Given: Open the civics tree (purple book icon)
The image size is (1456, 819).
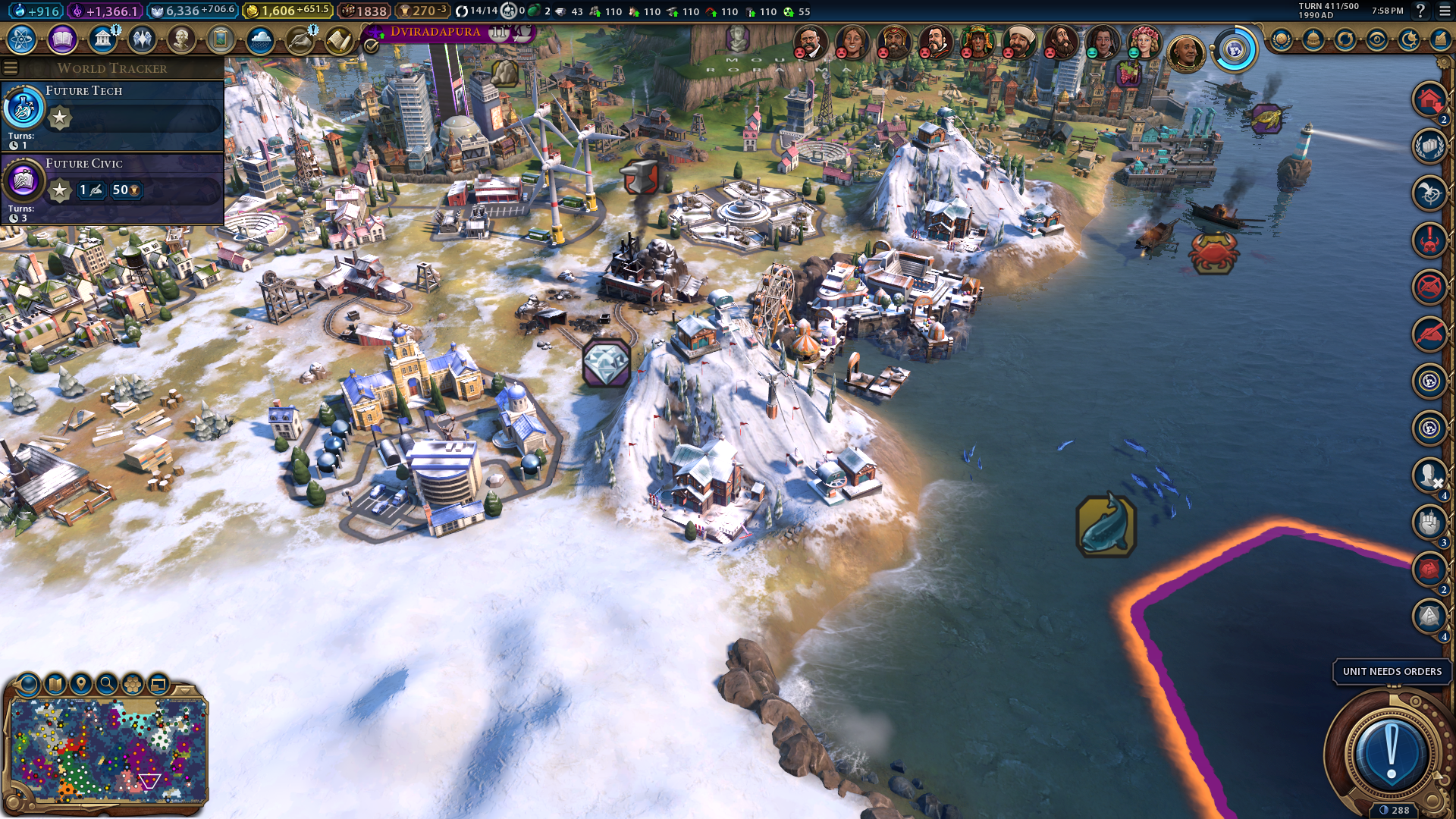Looking at the screenshot, I should tap(62, 39).
